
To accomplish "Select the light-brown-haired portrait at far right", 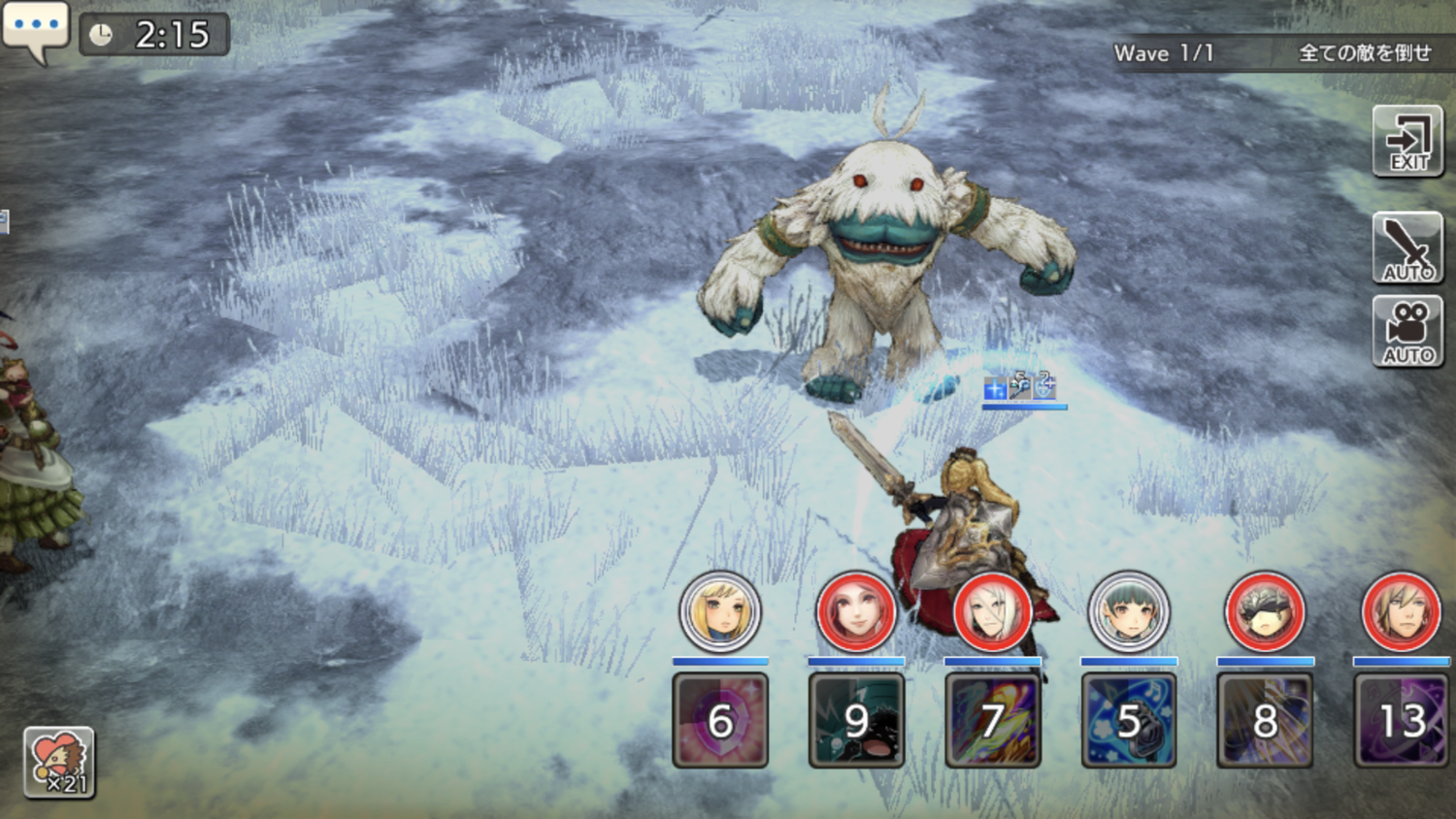I will (1401, 611).
